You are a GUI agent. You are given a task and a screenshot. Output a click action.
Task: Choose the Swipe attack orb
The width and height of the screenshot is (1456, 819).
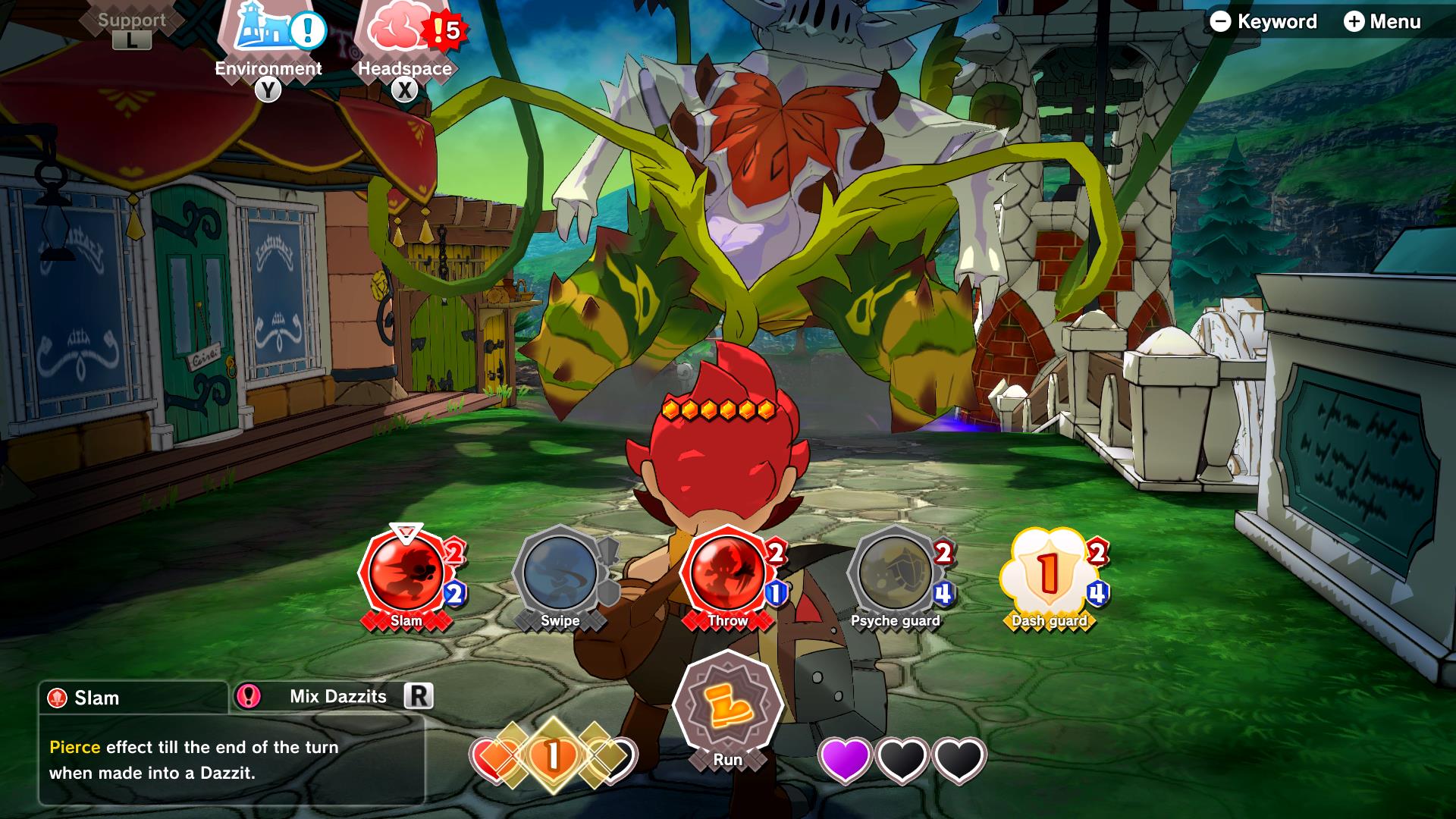pos(560,572)
